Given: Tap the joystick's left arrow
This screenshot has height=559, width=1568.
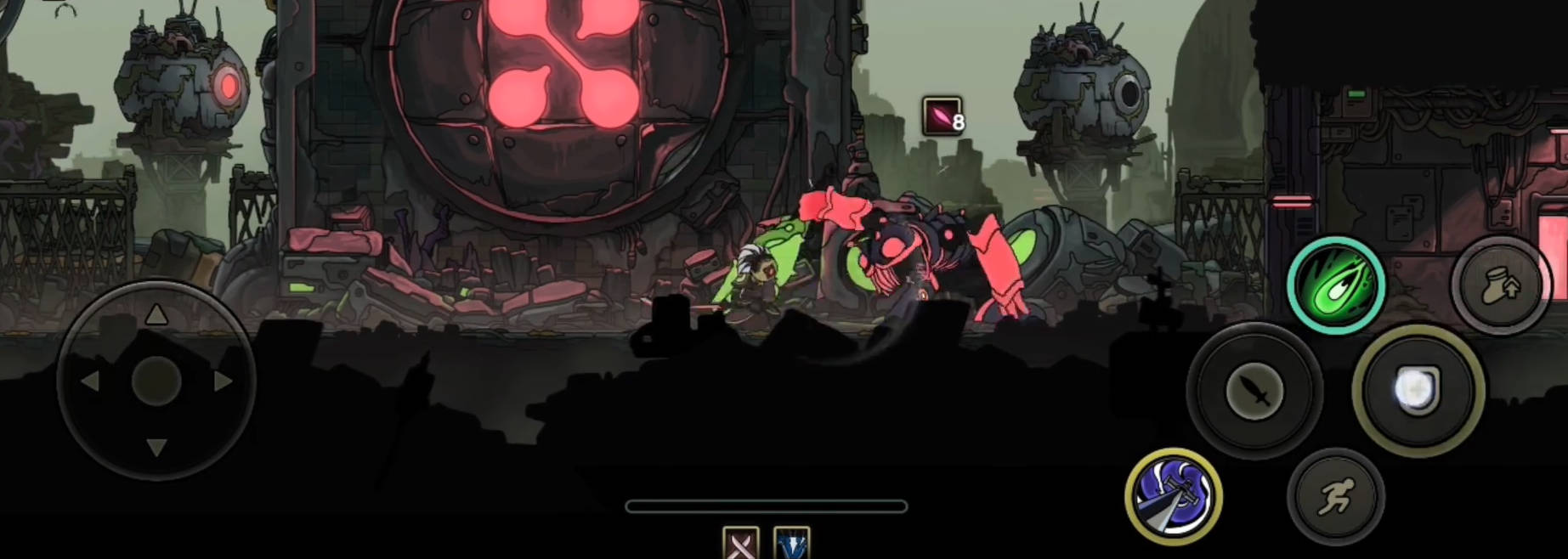Looking at the screenshot, I should tap(90, 381).
